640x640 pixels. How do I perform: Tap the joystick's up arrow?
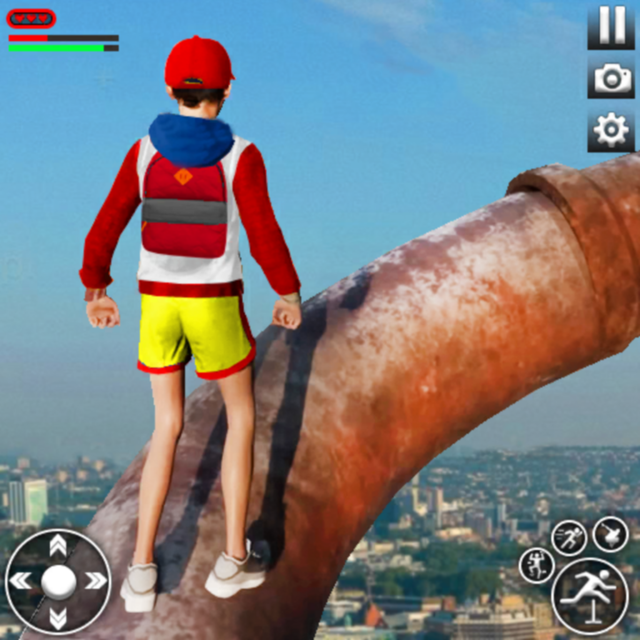click(58, 545)
